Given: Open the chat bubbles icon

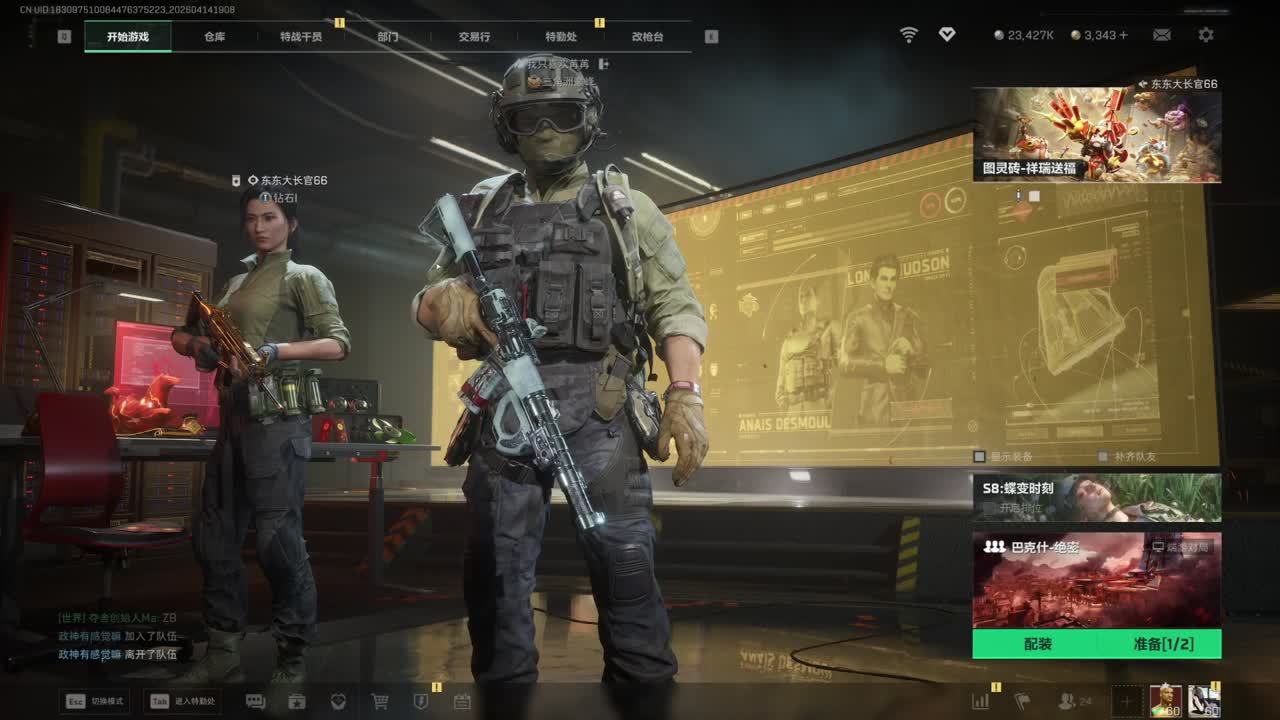Looking at the screenshot, I should (x=255, y=702).
